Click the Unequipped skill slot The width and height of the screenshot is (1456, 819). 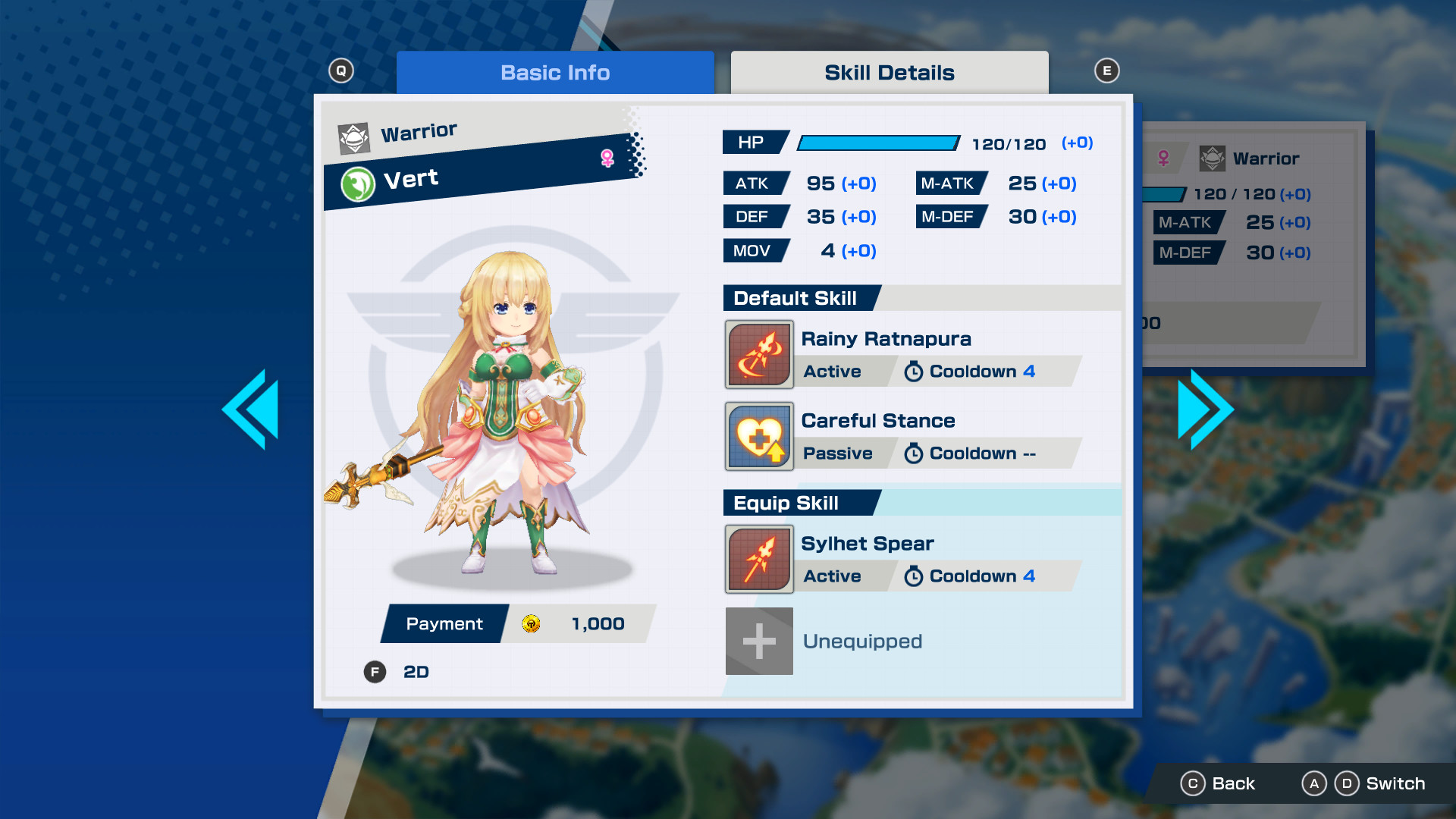[x=759, y=641]
